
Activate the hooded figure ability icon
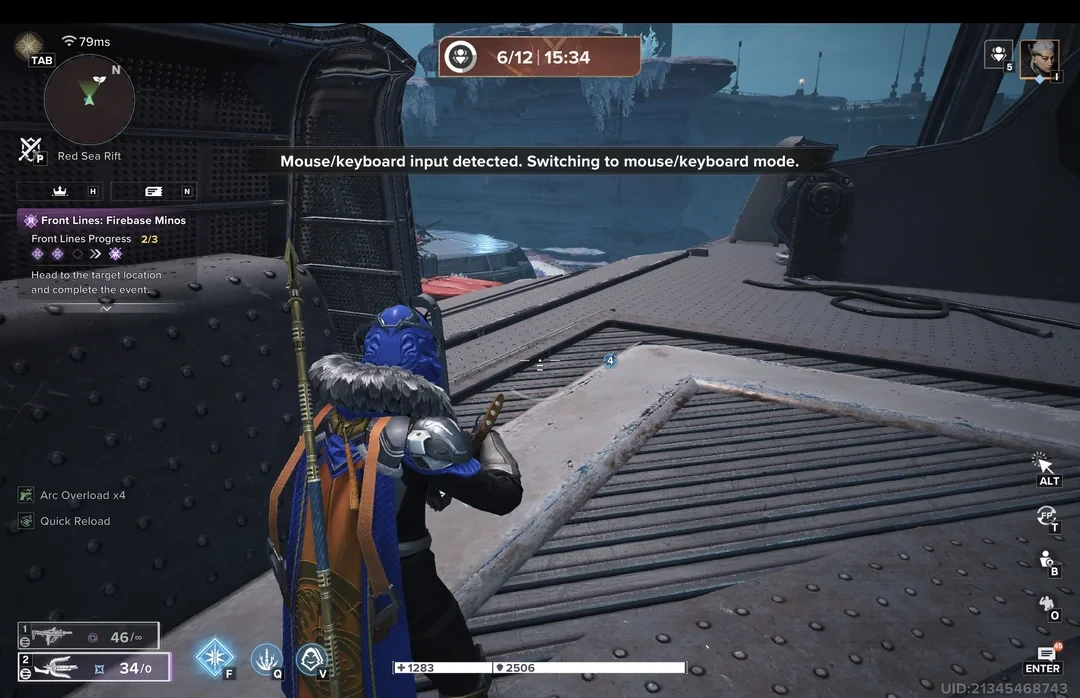pos(311,658)
